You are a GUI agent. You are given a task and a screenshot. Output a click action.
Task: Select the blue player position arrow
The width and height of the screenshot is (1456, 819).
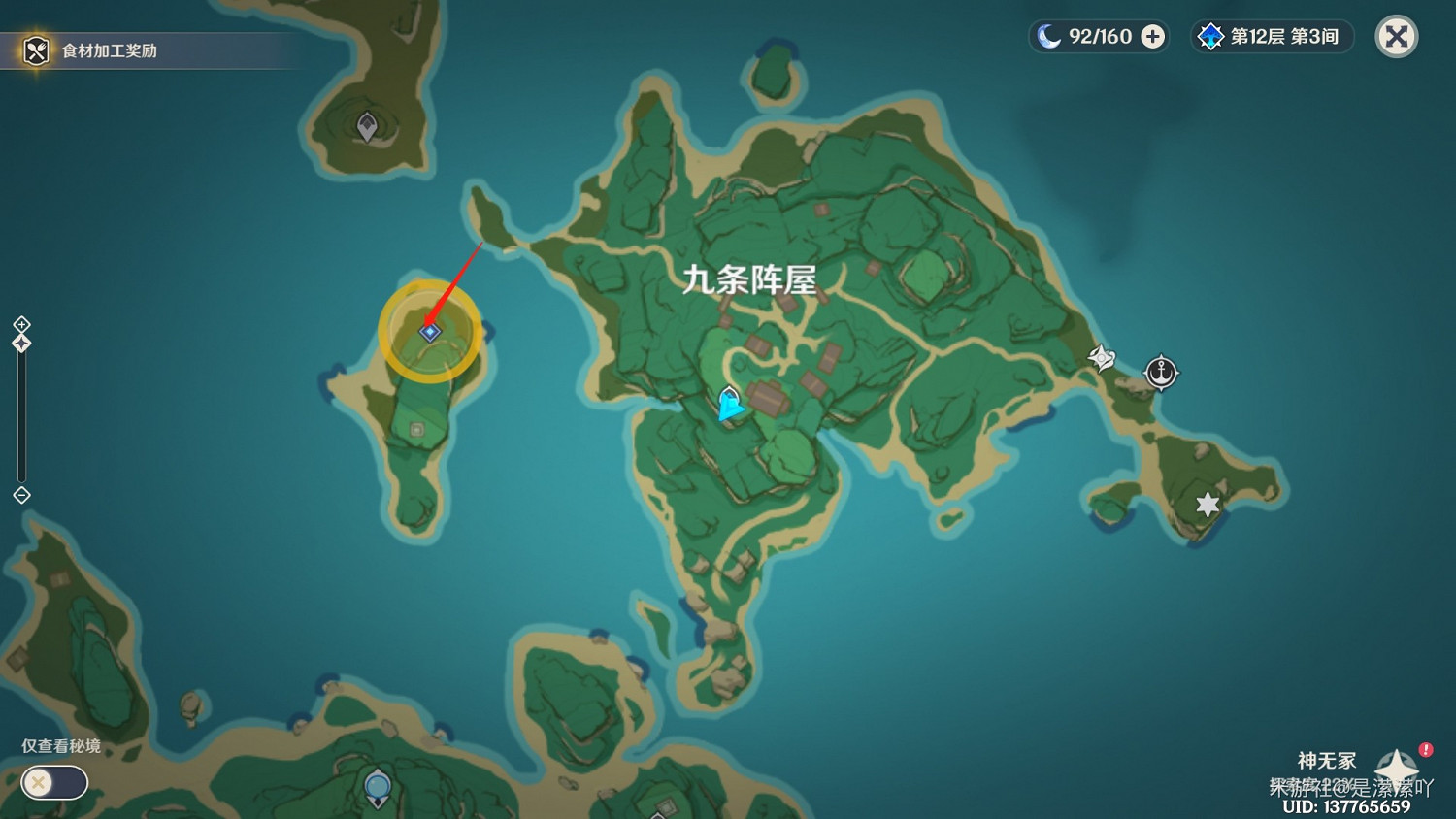coord(729,402)
